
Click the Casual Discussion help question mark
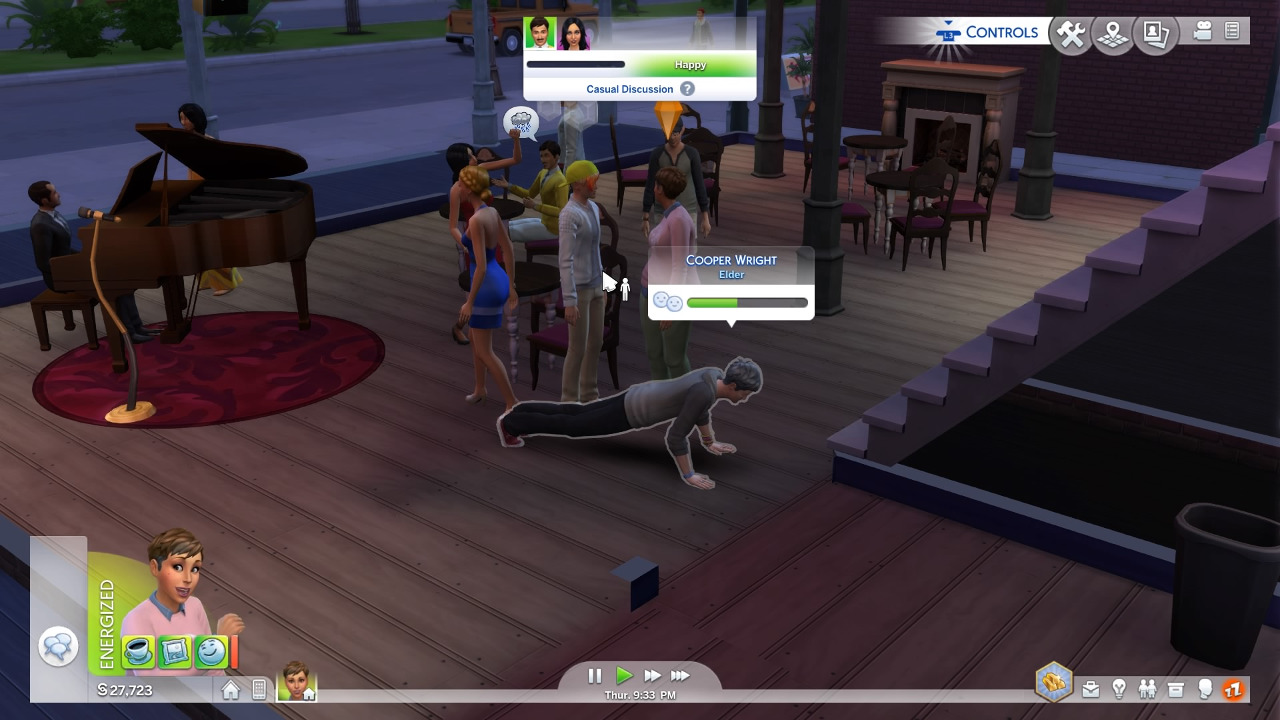click(687, 89)
